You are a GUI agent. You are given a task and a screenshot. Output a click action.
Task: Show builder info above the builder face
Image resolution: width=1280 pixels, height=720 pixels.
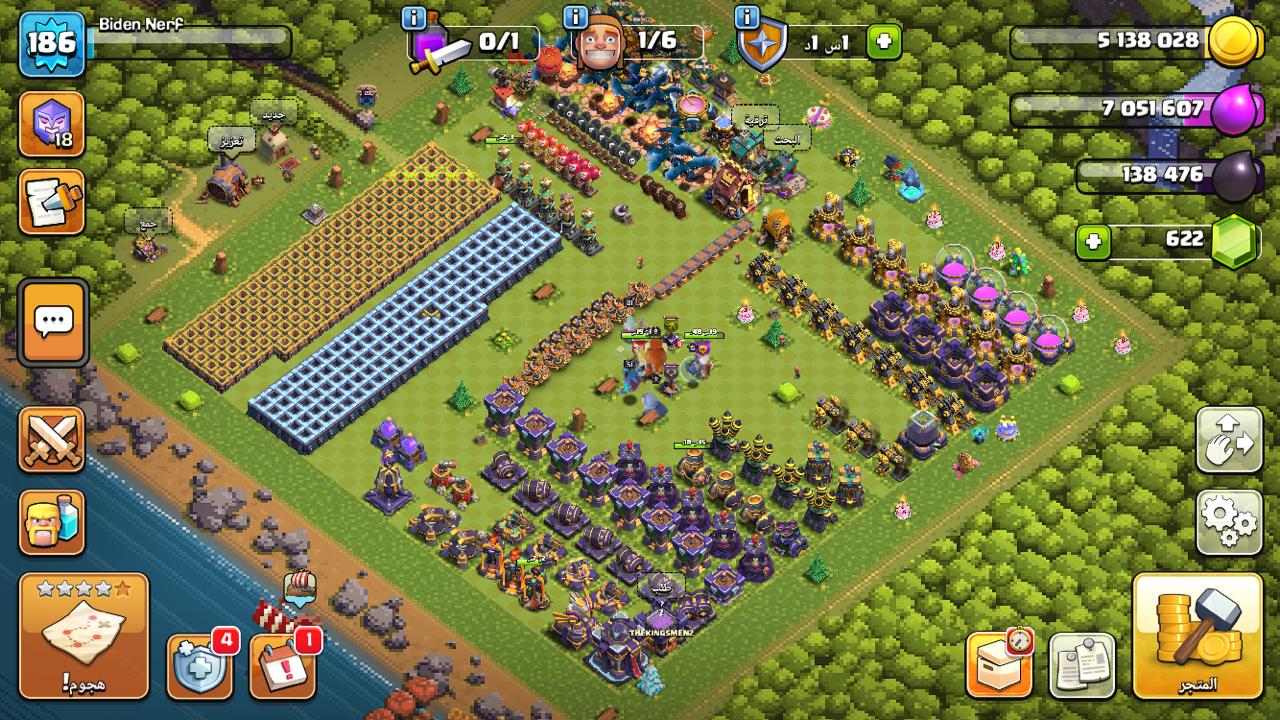(576, 18)
